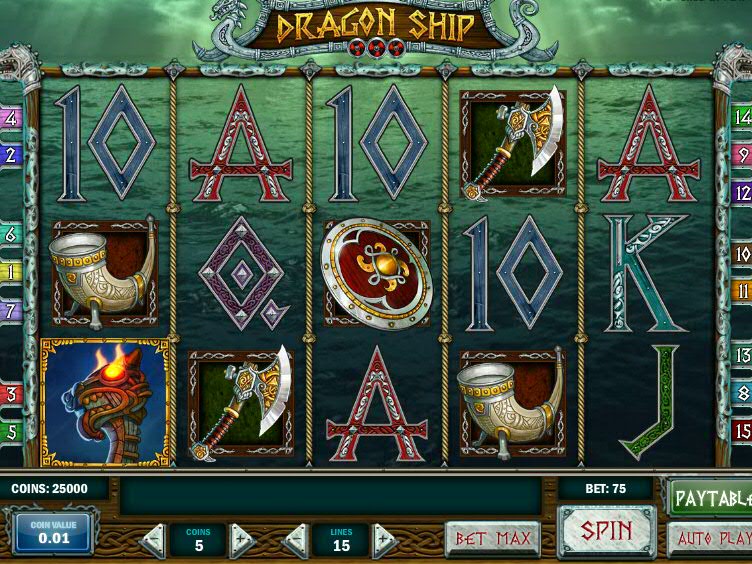Screen dimensions: 752x564
Task: Open the Paytable
Action: [x=710, y=497]
